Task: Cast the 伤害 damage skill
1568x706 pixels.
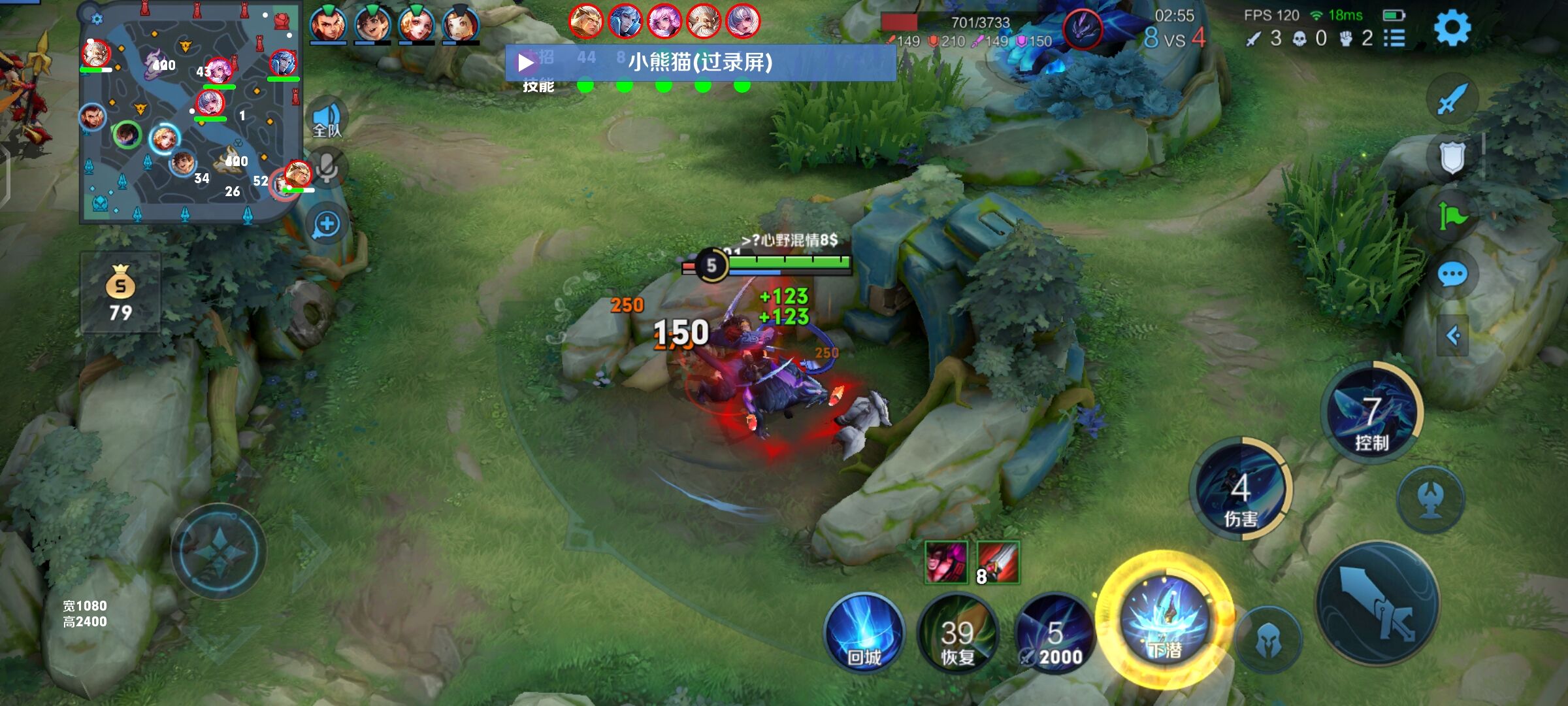Action: tap(1240, 489)
